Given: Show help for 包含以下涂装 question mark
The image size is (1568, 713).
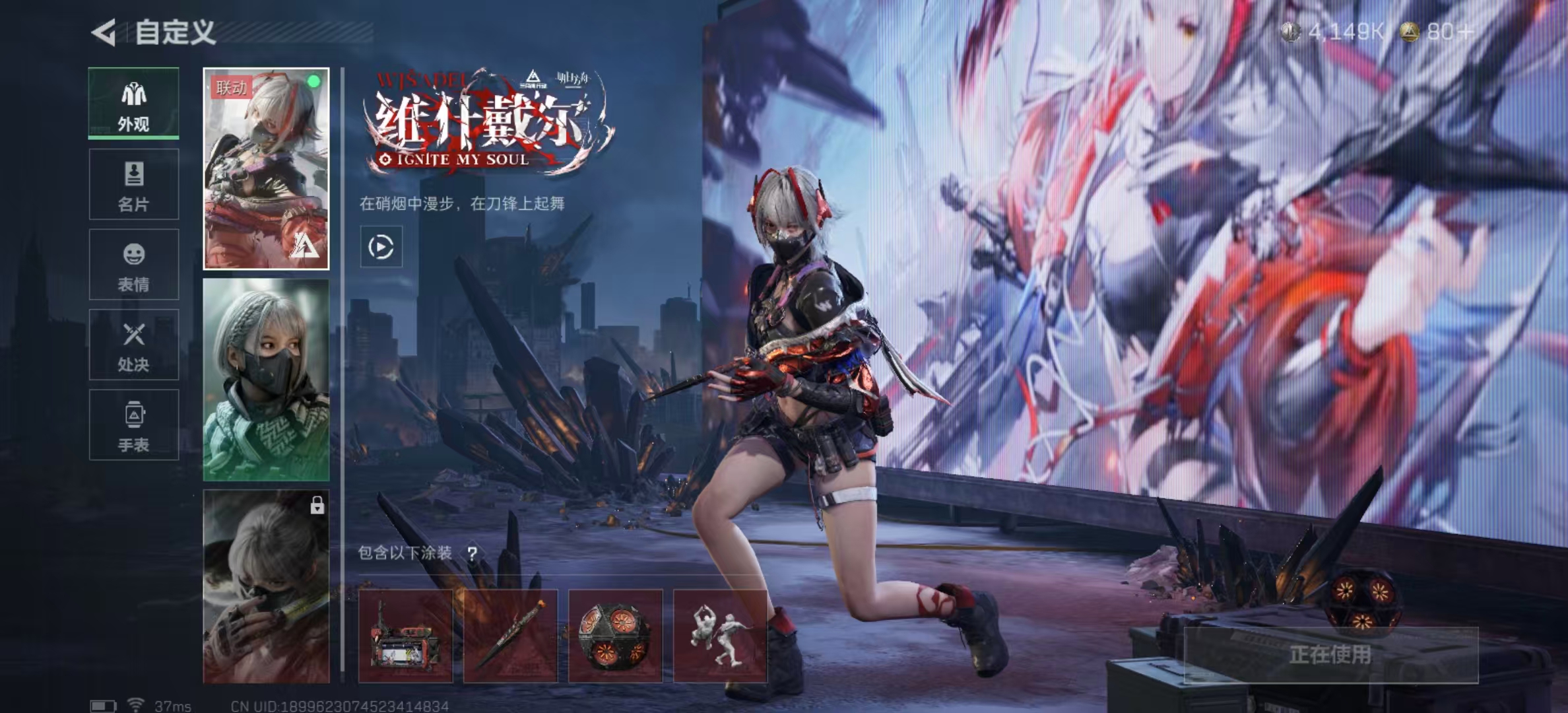Looking at the screenshot, I should [473, 553].
